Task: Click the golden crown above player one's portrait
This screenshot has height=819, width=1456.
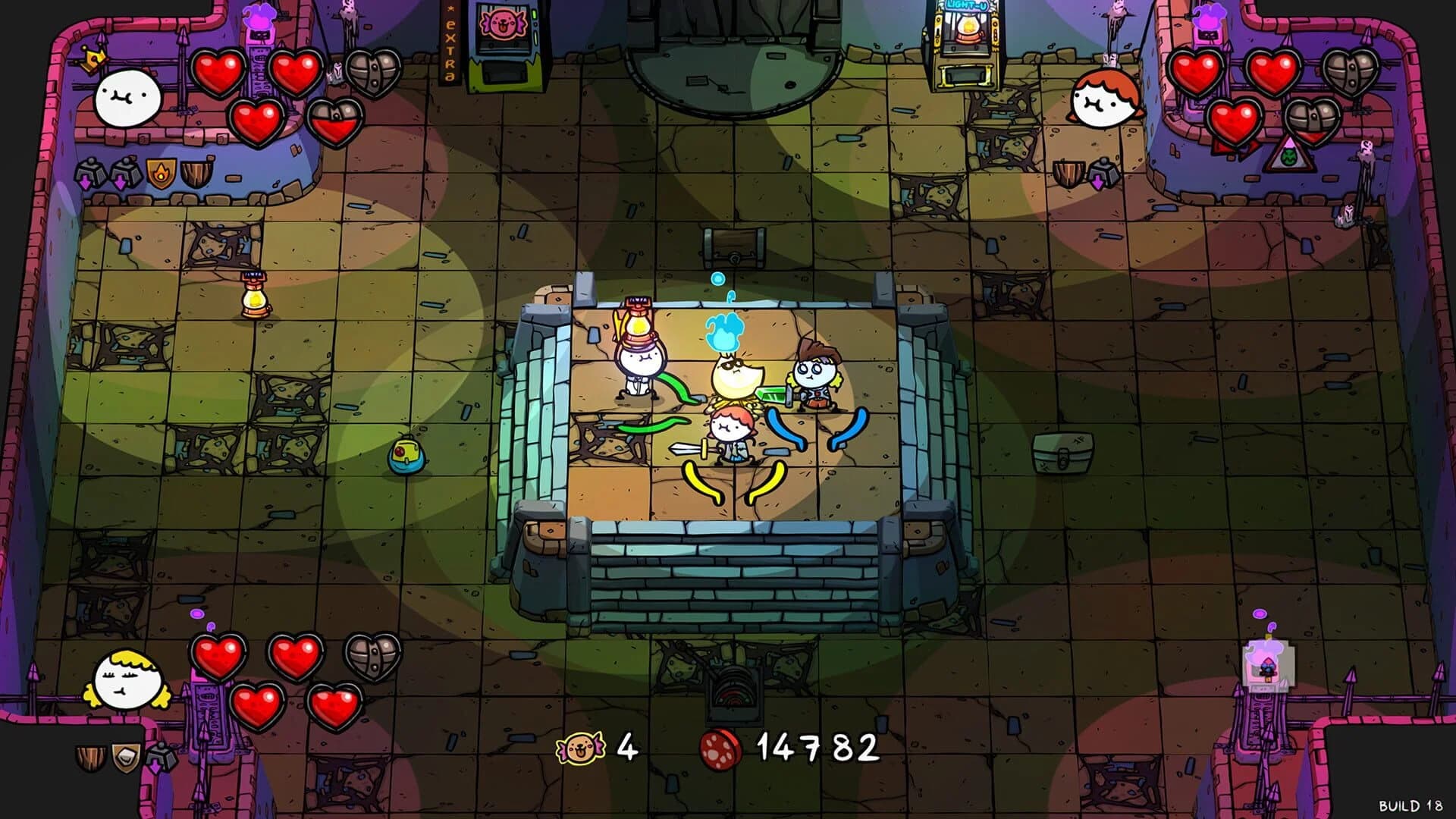Action: click(x=93, y=58)
